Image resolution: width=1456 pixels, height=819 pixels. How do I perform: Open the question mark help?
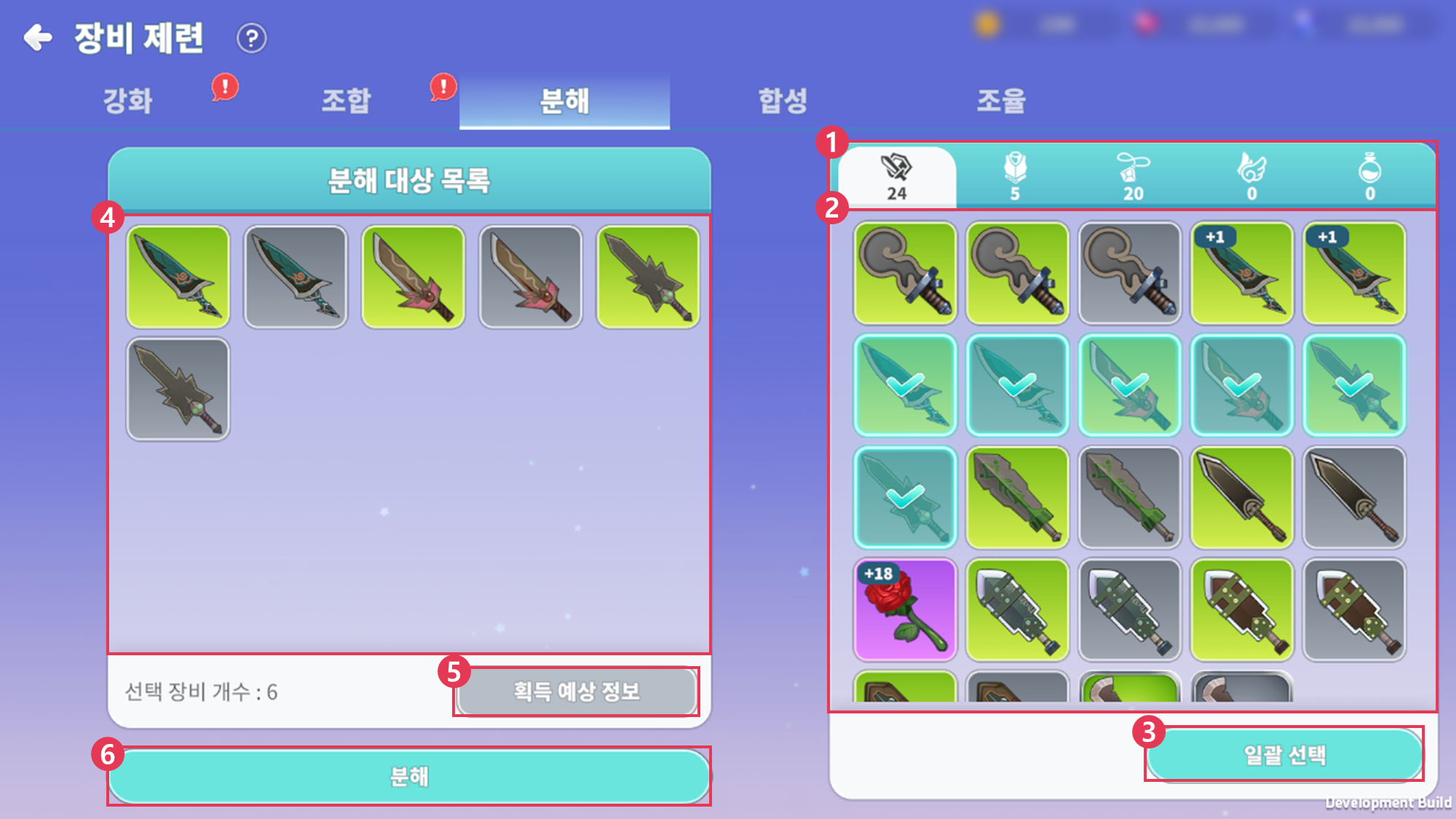[x=252, y=38]
